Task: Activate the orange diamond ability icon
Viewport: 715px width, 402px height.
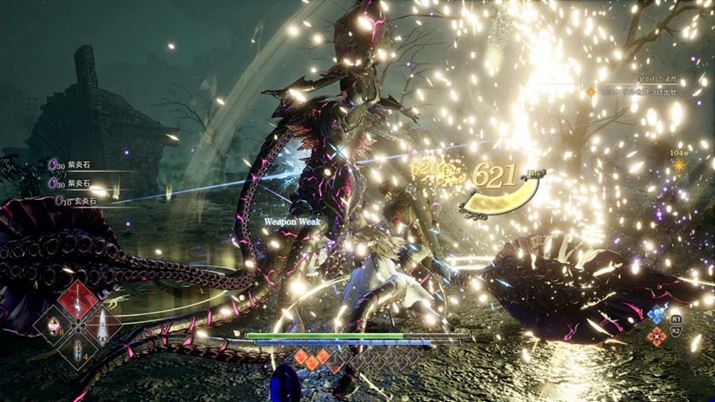Action: [656, 336]
